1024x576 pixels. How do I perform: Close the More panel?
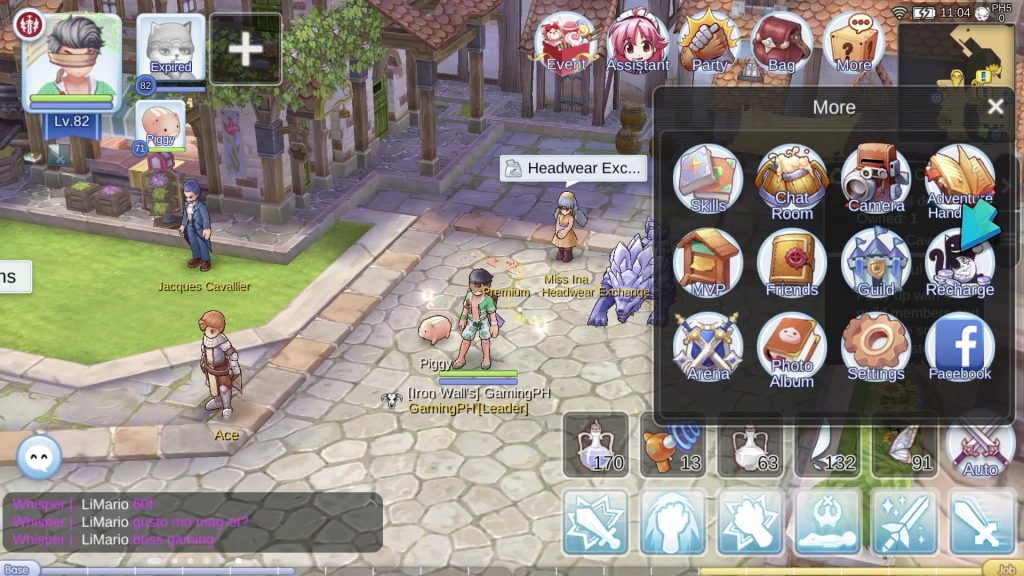tap(994, 107)
